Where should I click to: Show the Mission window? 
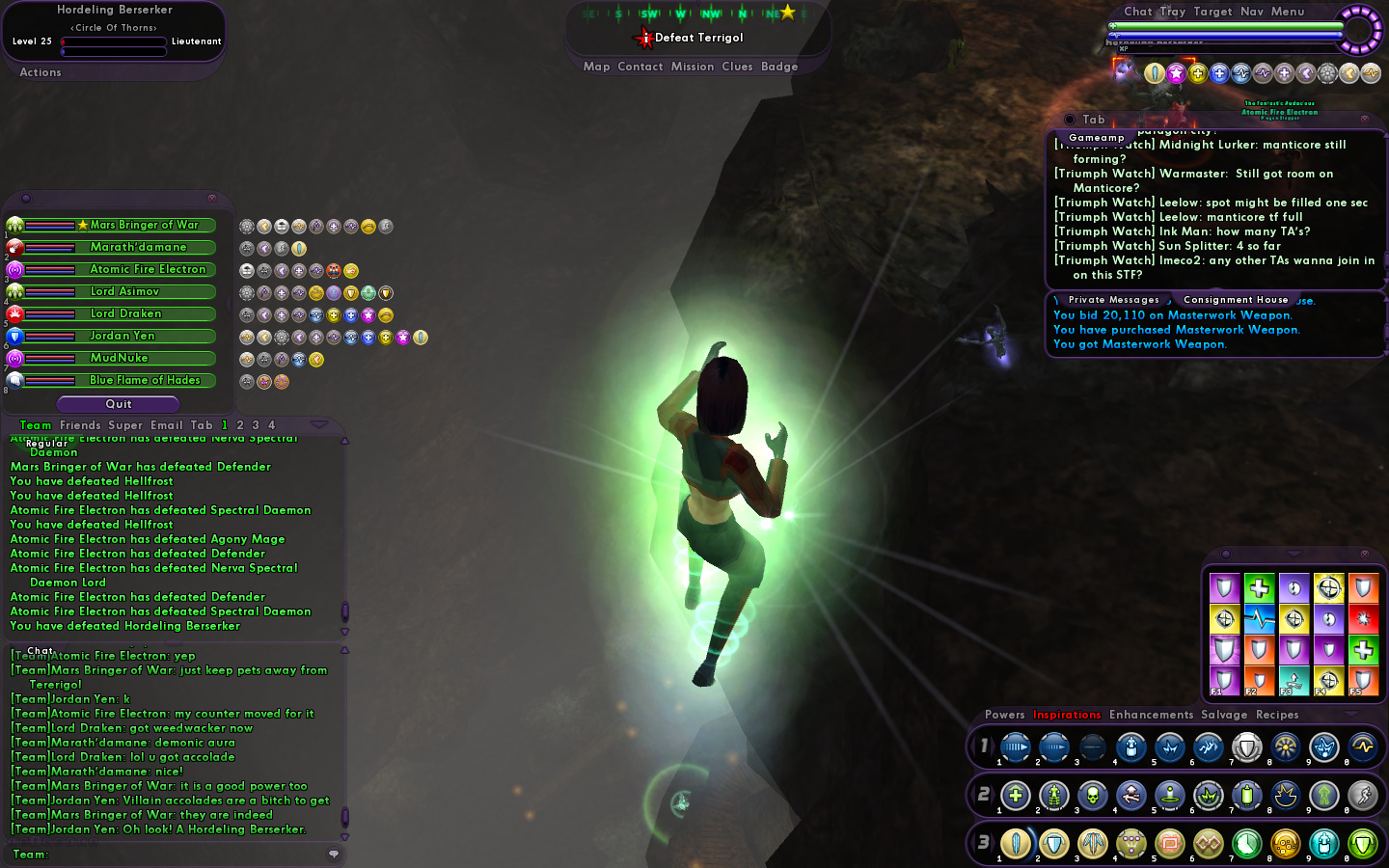[x=693, y=67]
